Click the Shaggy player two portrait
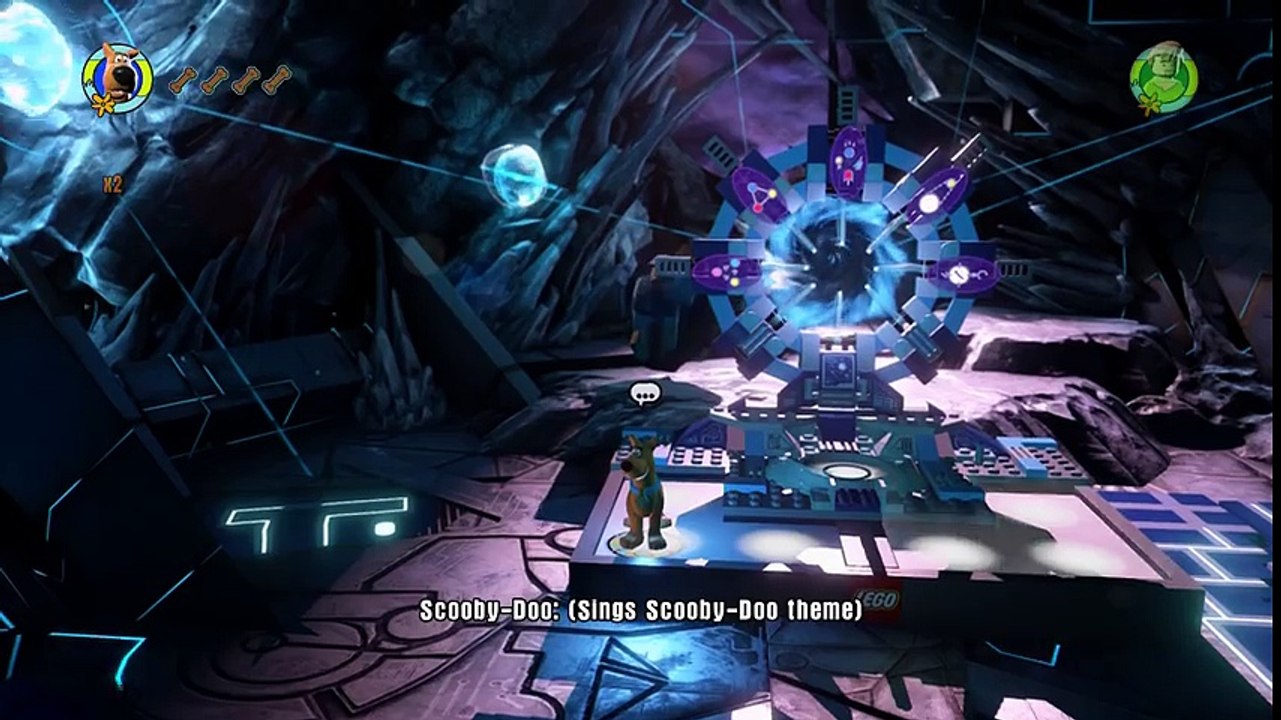This screenshot has width=1281, height=720. 1163,75
